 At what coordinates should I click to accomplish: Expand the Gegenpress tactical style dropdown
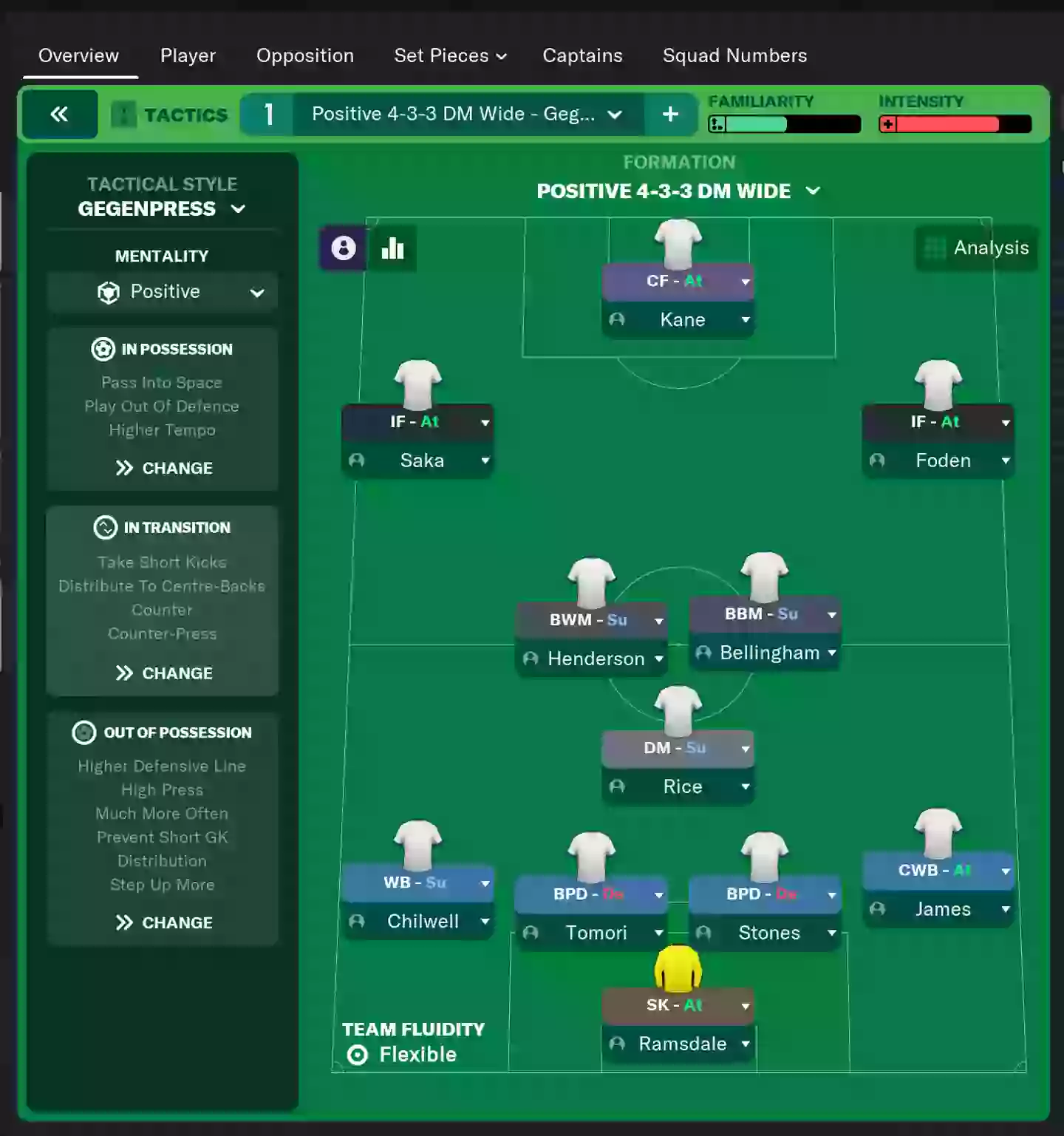click(x=238, y=209)
